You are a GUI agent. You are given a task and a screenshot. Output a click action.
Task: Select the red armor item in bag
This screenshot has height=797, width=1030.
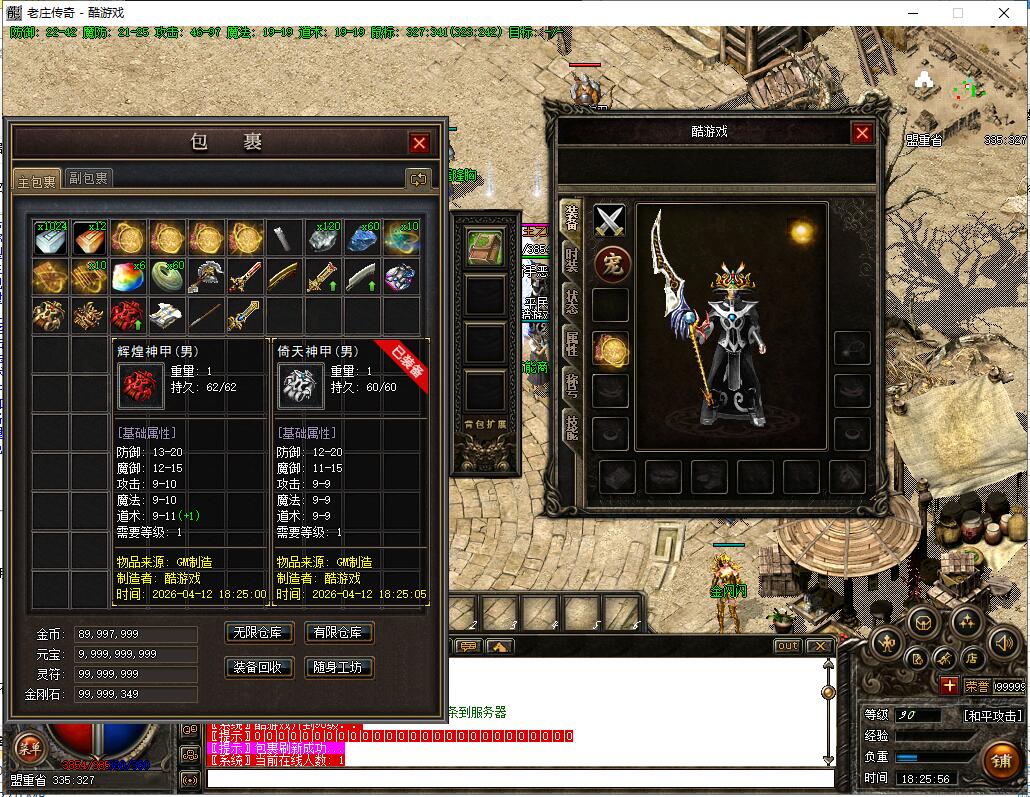127,314
